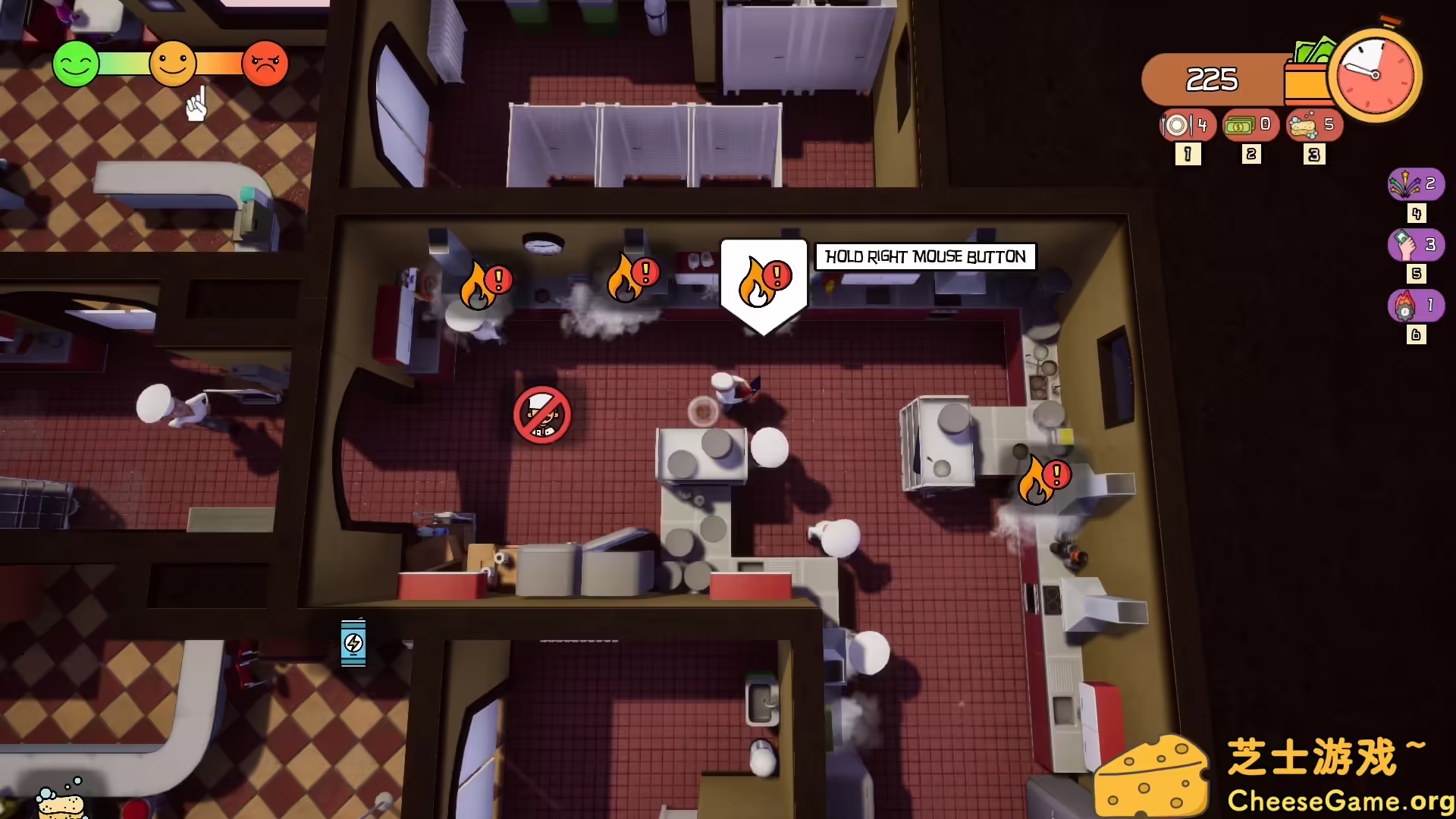Image resolution: width=1456 pixels, height=819 pixels.
Task: Activate the fireworks boost in slot 4
Action: tap(1415, 184)
